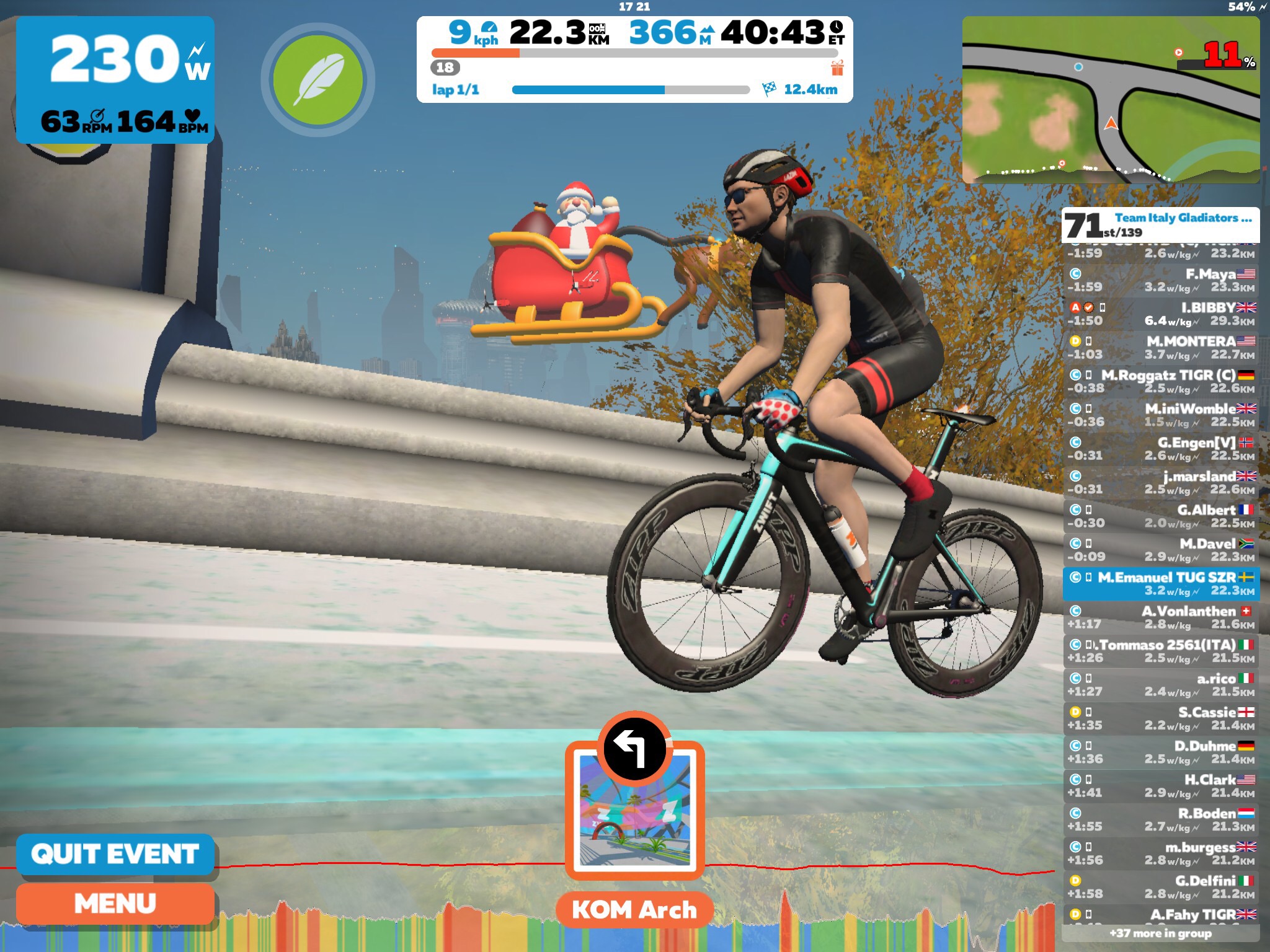The height and width of the screenshot is (952, 1270).
Task: Select rider M.MONTERA in nearby riders
Action: pyautogui.click(x=1161, y=348)
